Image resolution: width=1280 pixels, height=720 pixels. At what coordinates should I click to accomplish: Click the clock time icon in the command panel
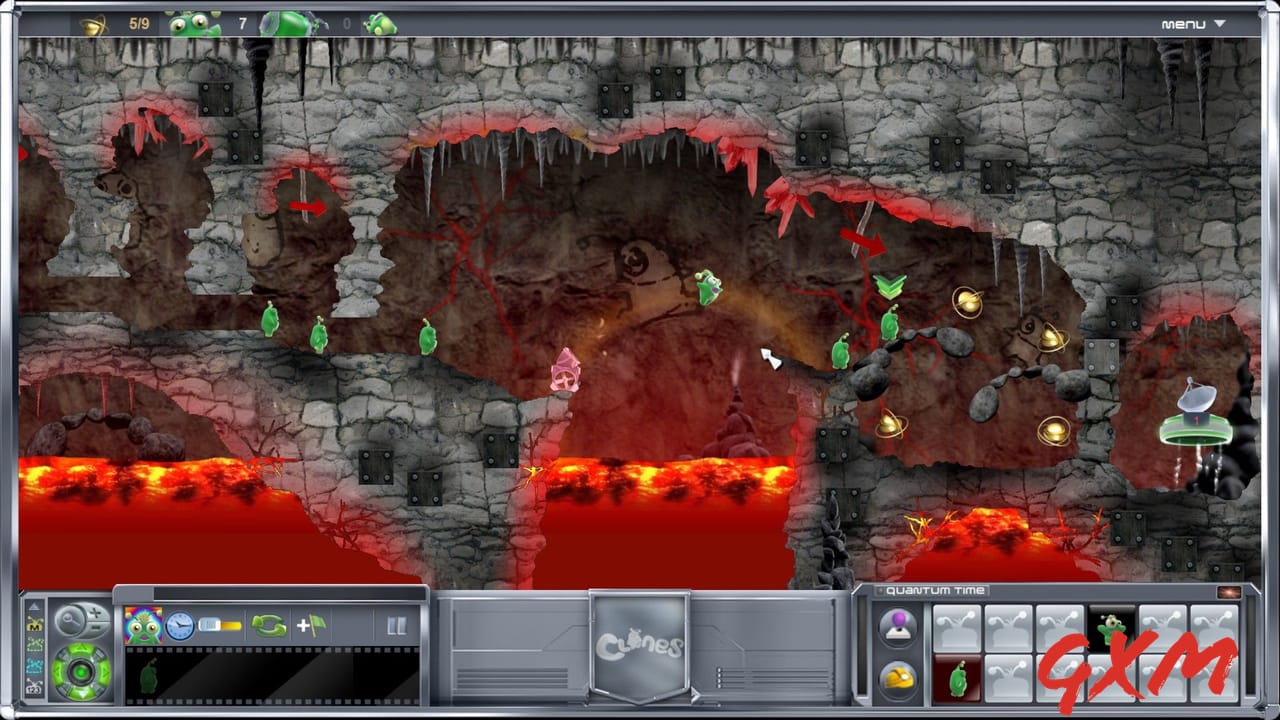[x=178, y=624]
